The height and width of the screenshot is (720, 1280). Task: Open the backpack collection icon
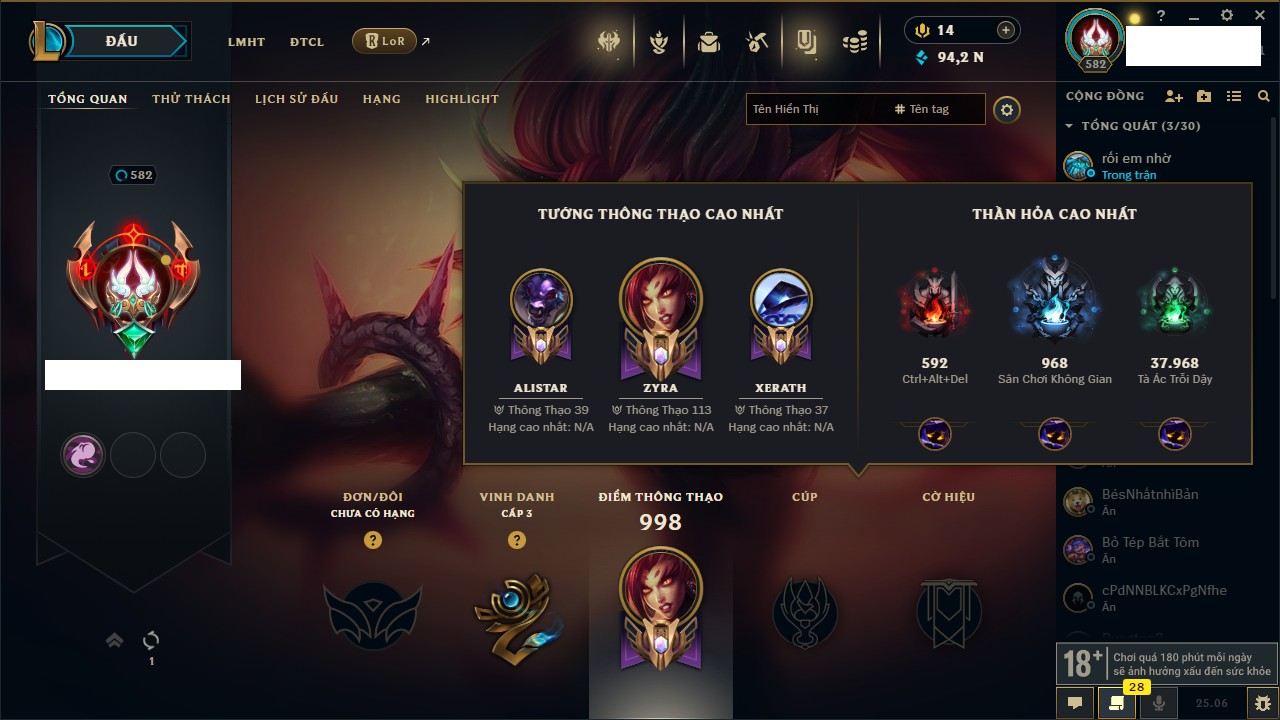(x=709, y=42)
